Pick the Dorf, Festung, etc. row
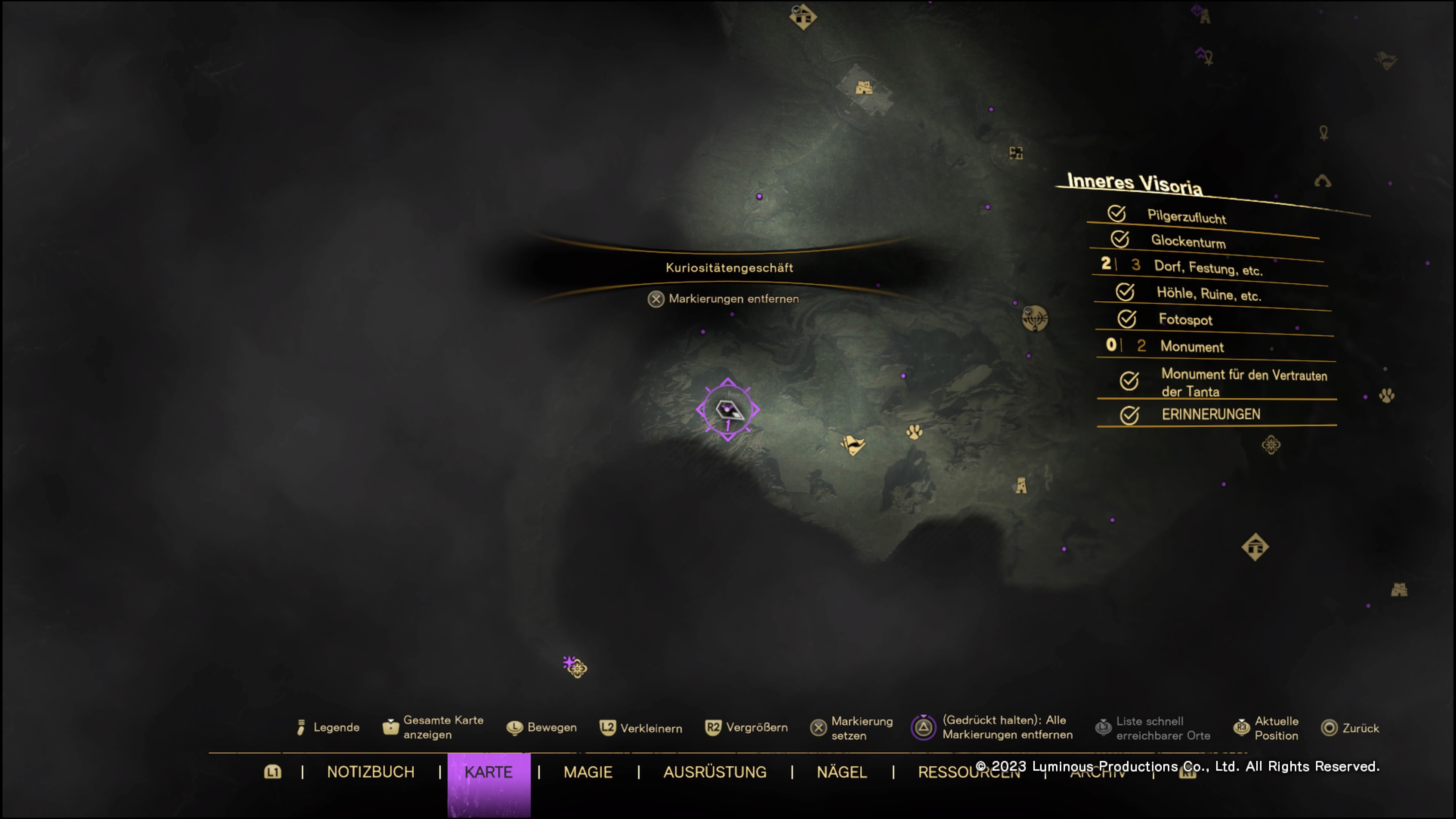Viewport: 1456px width, 819px height. pos(1208,267)
